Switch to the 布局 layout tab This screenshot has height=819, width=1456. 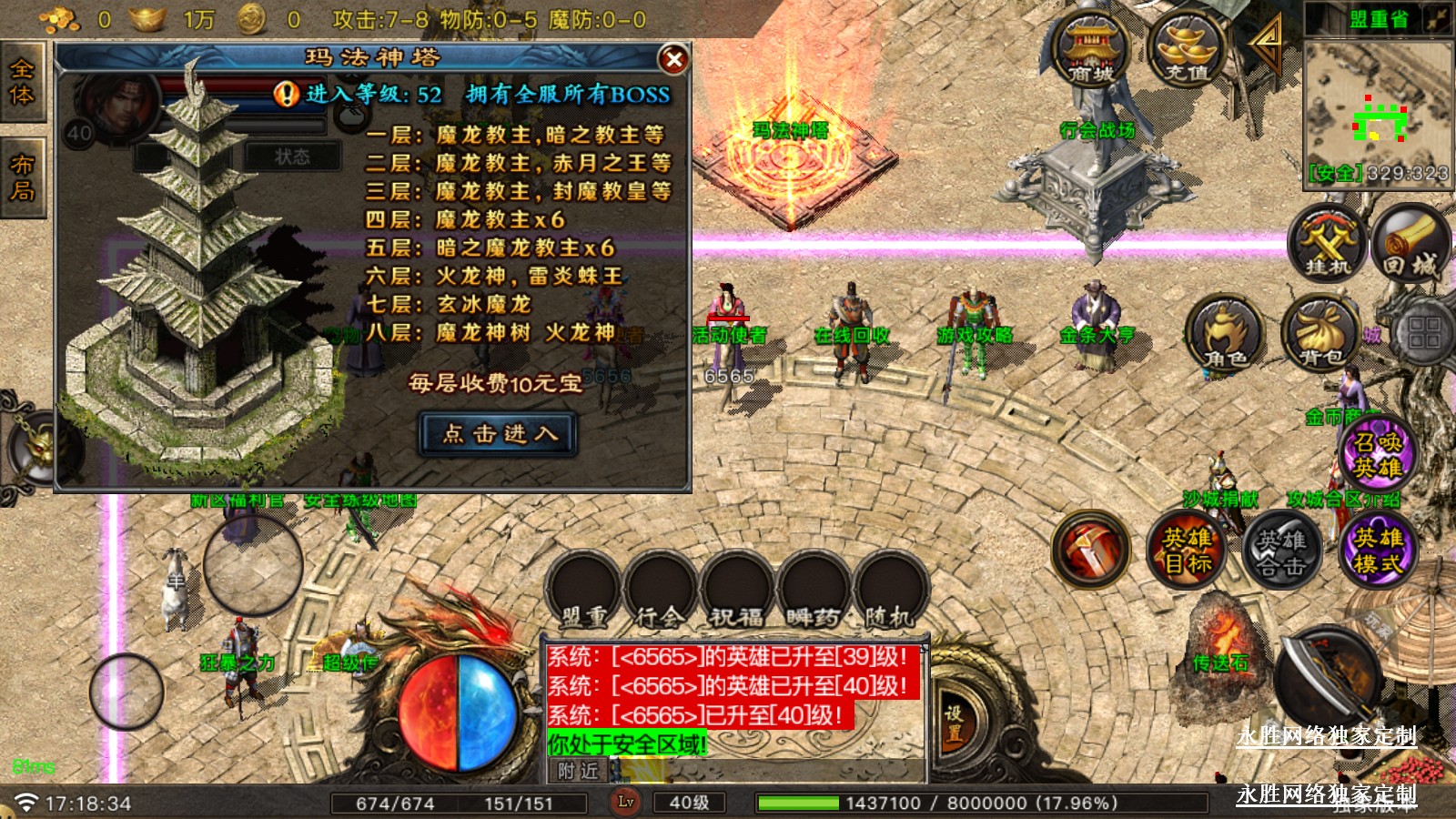coord(22,178)
